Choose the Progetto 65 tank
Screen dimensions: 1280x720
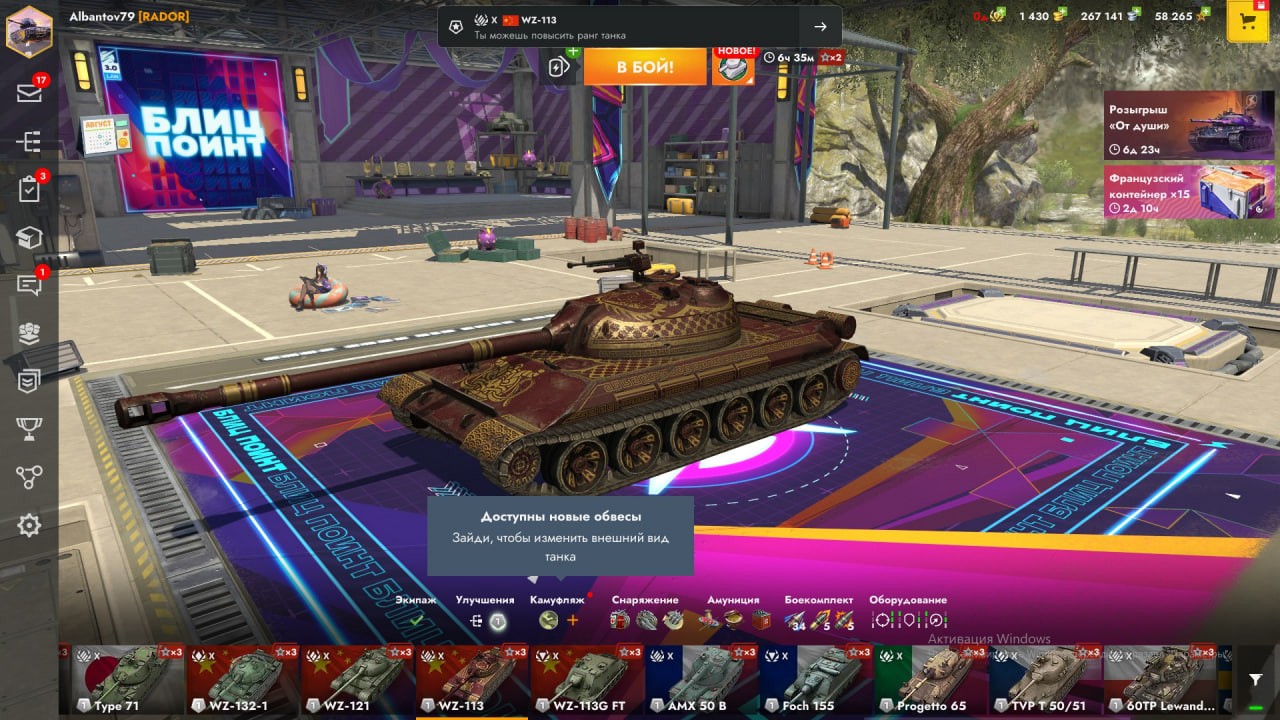tap(930, 682)
